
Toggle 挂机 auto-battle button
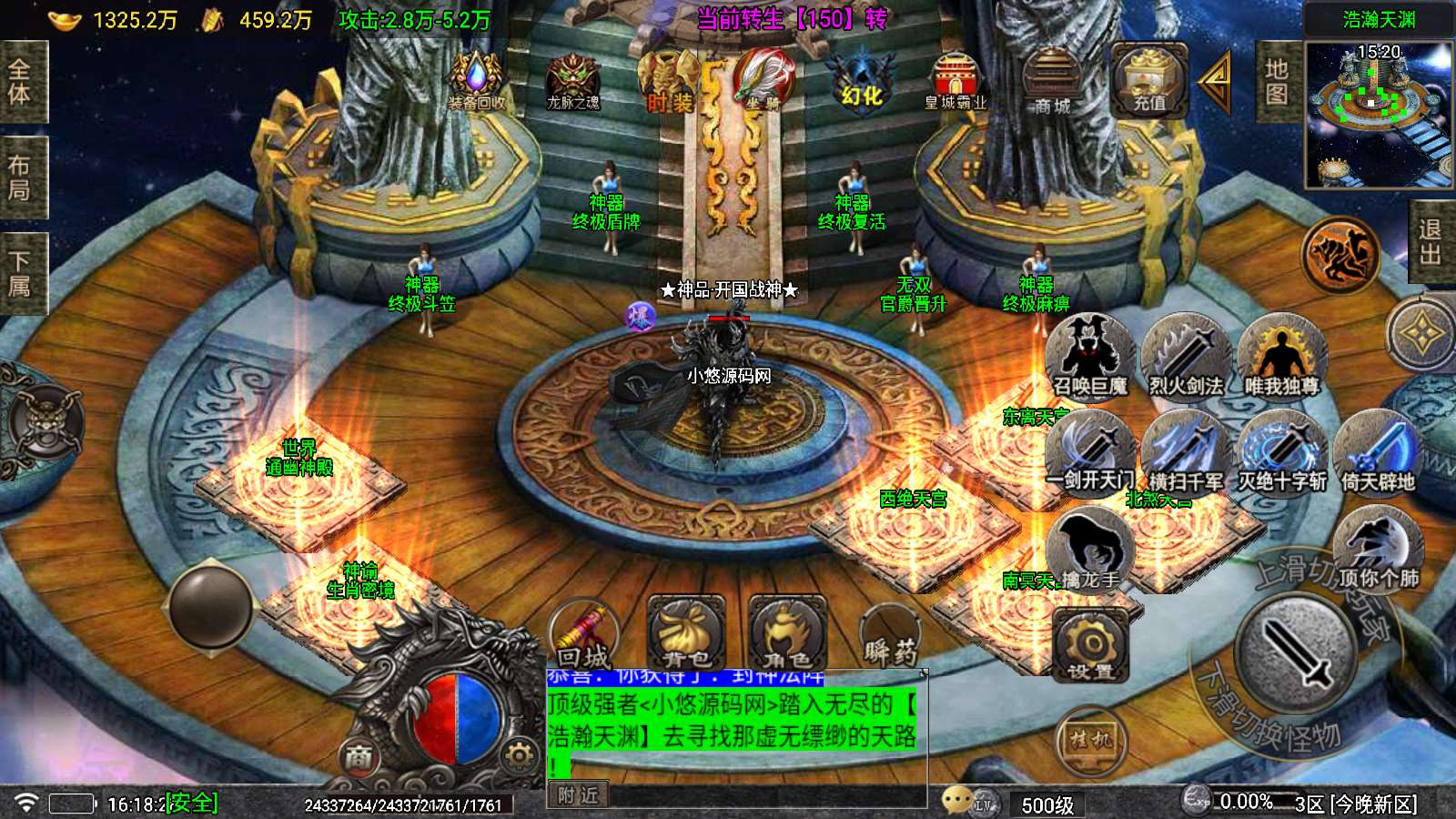tap(1090, 740)
